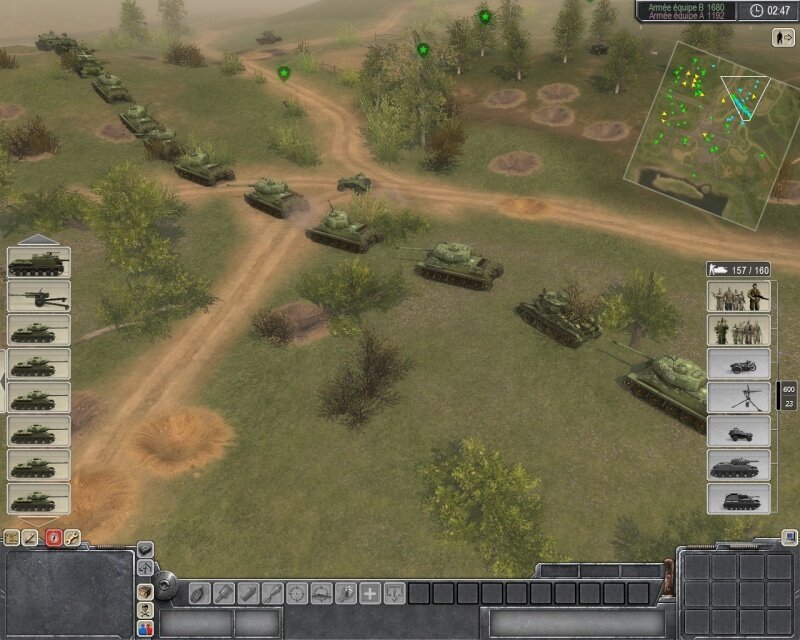Use the grenade throw command
Screen dimensions: 800x640
point(198,592)
